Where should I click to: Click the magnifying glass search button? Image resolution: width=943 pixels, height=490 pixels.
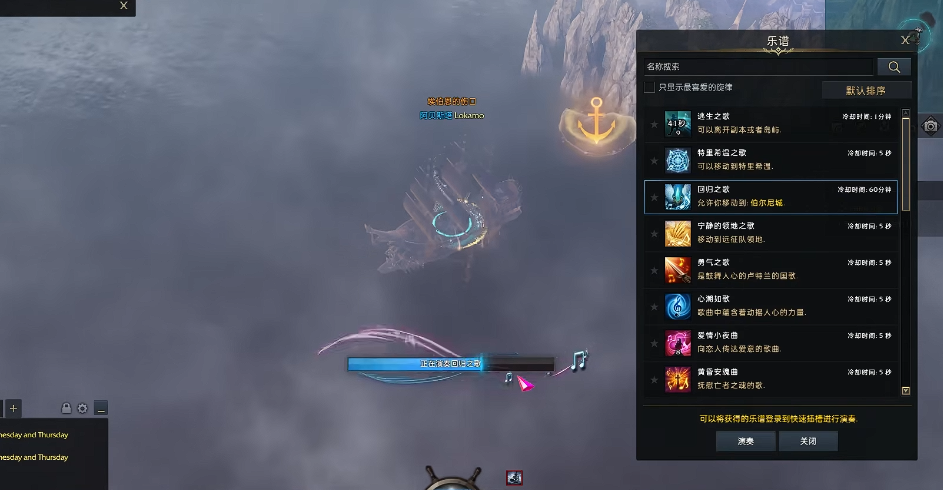tap(893, 67)
